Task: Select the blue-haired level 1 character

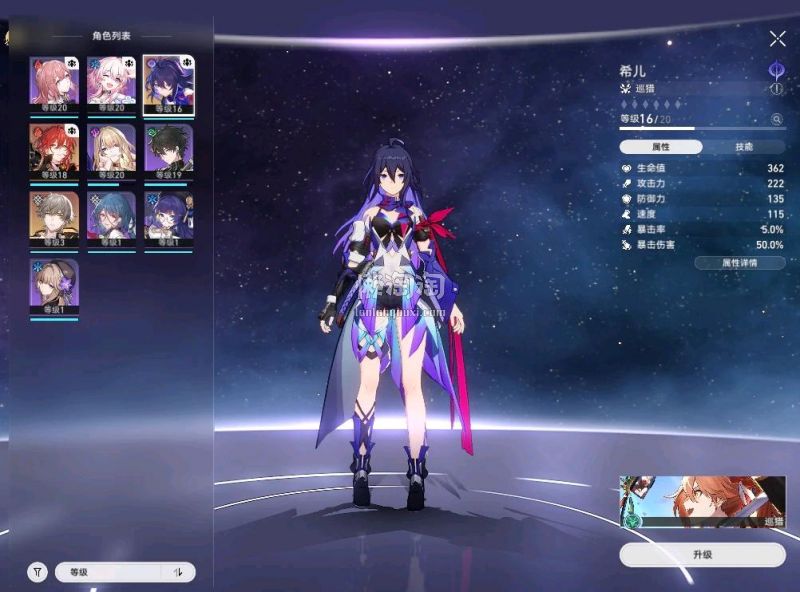Action: pyautogui.click(x=112, y=219)
